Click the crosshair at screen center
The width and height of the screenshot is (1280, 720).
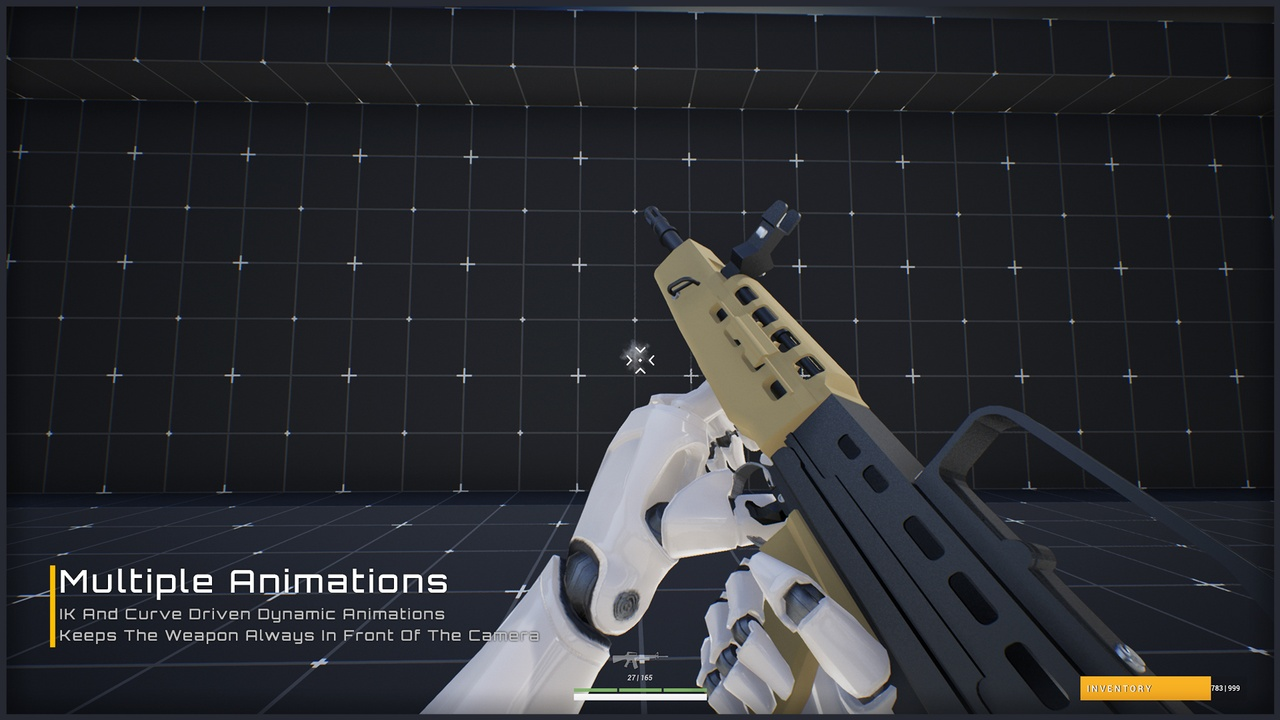[638, 358]
